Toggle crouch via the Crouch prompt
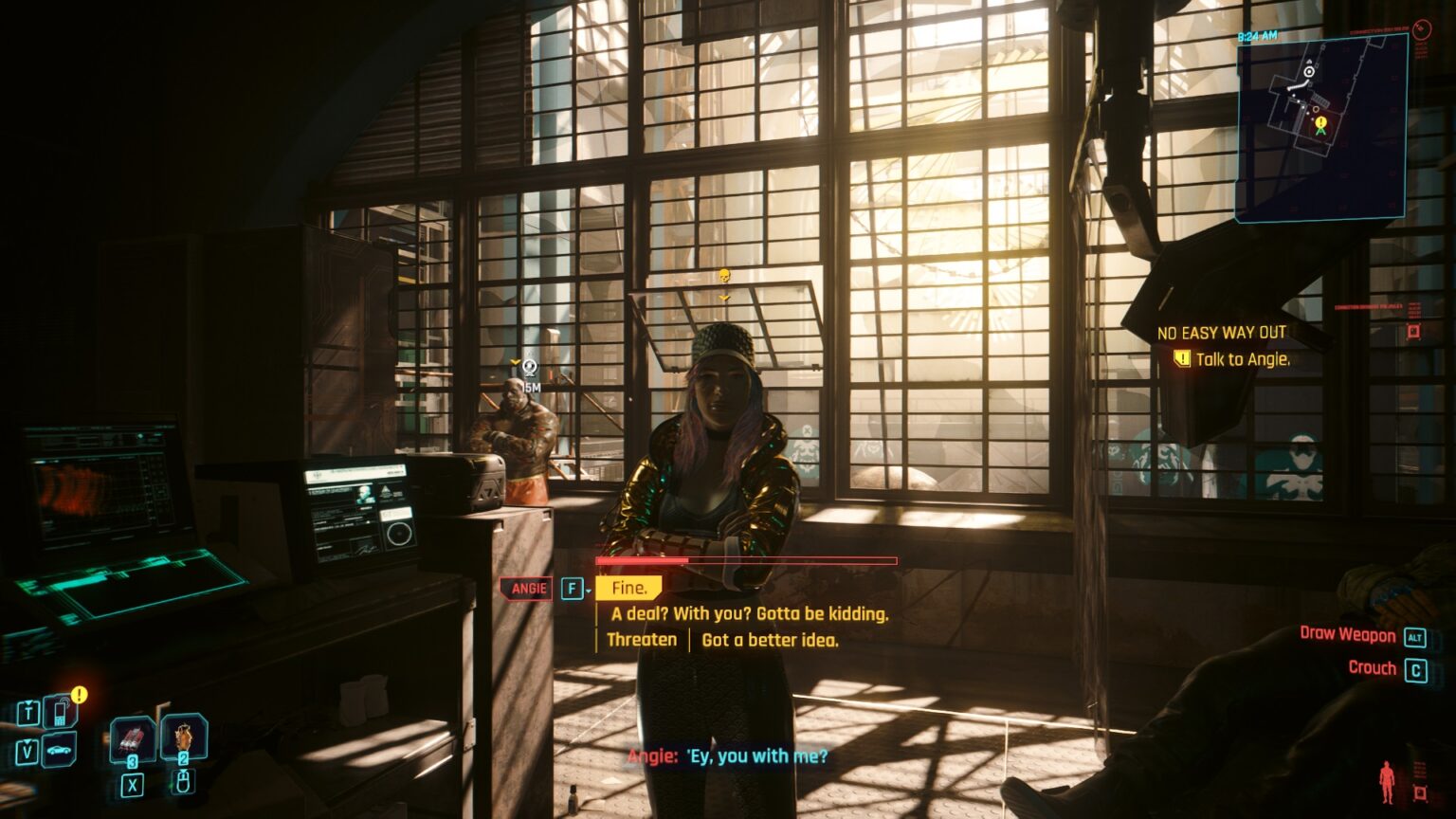 [1373, 668]
